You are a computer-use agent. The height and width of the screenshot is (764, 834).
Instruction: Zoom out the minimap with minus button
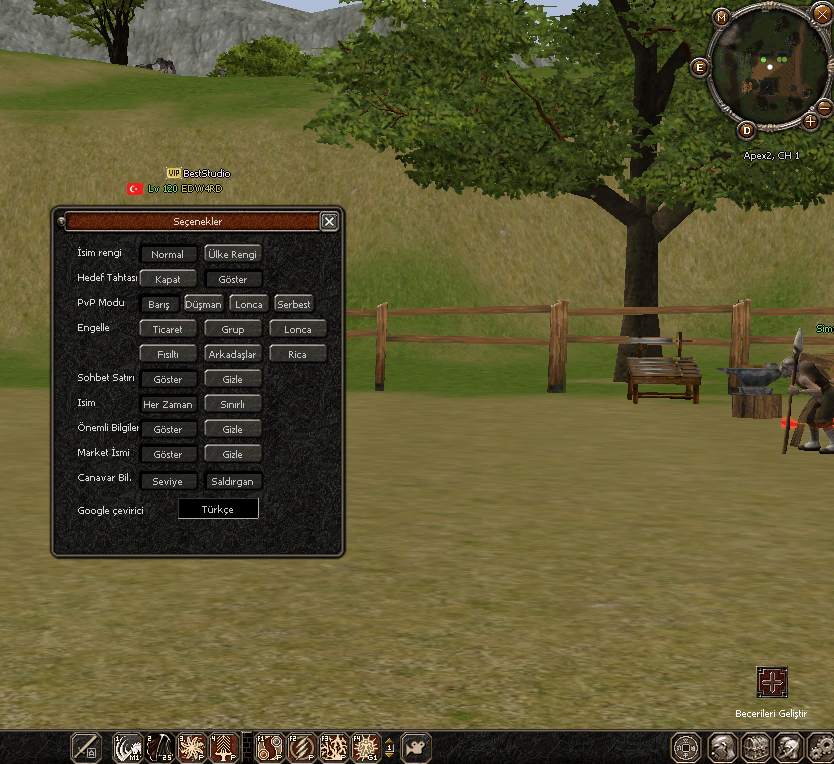click(x=824, y=106)
